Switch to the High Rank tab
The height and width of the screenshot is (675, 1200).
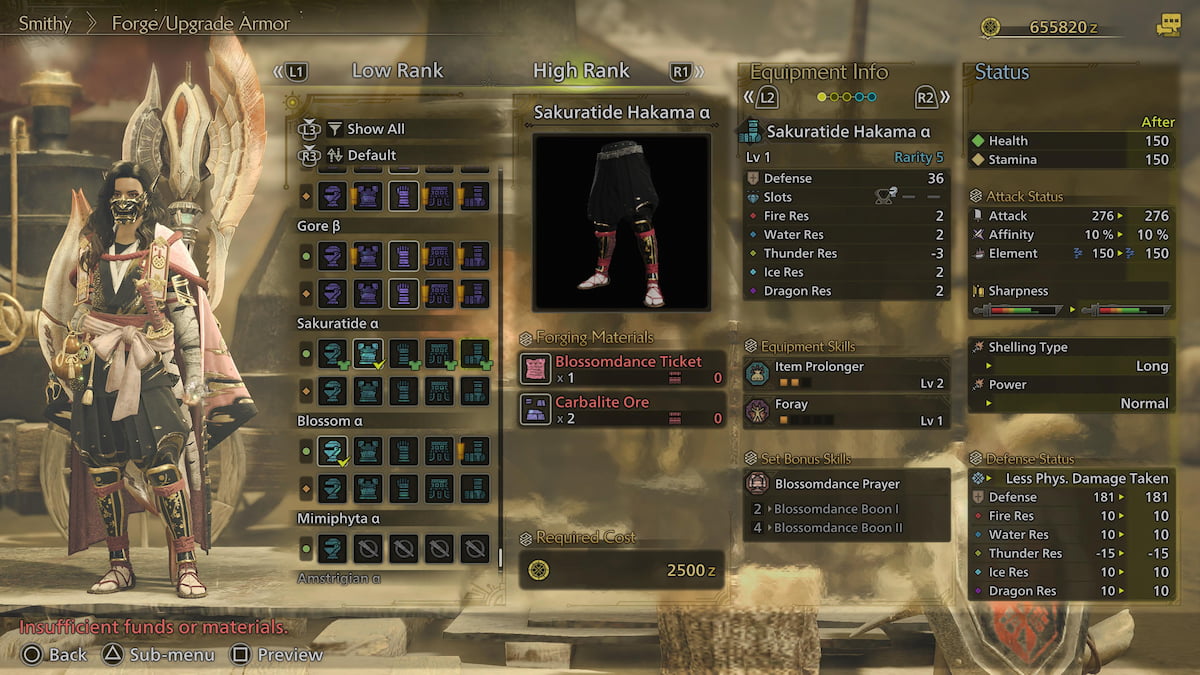(581, 71)
